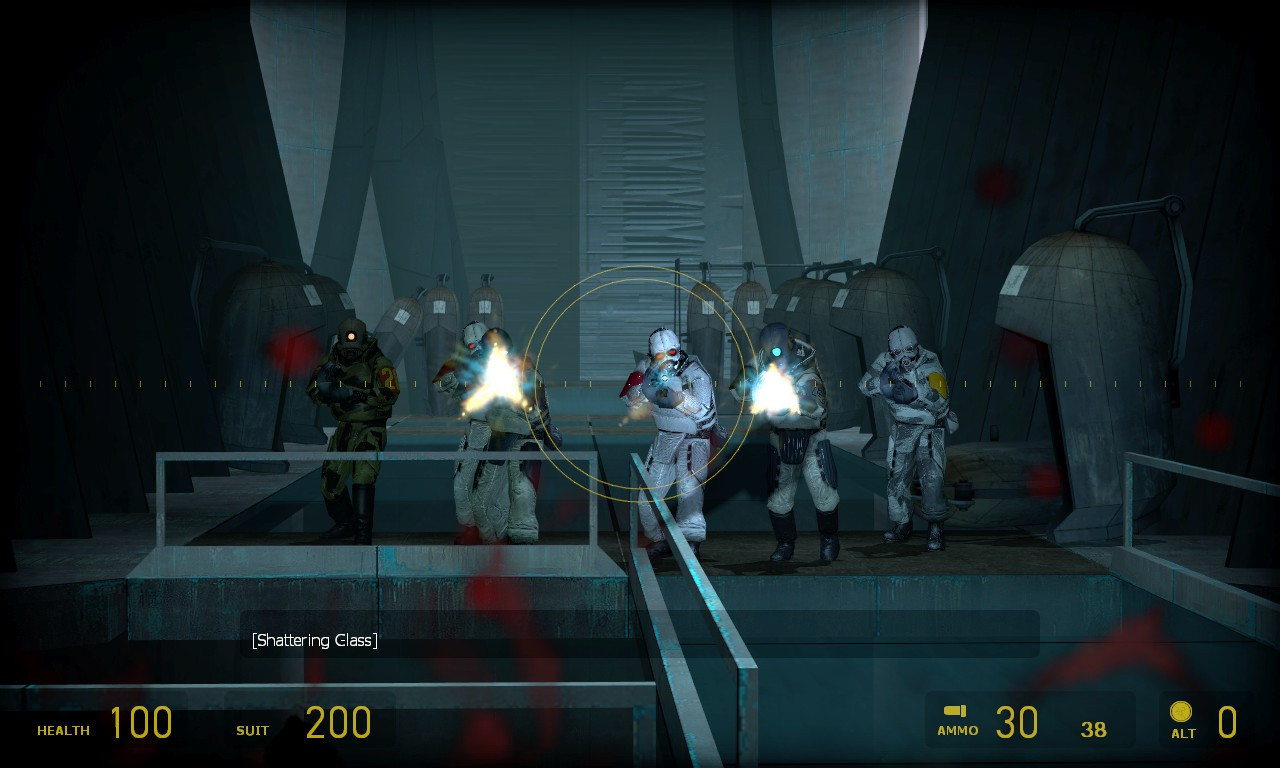
Task: Click the health value showing 100
Action: pos(143,722)
